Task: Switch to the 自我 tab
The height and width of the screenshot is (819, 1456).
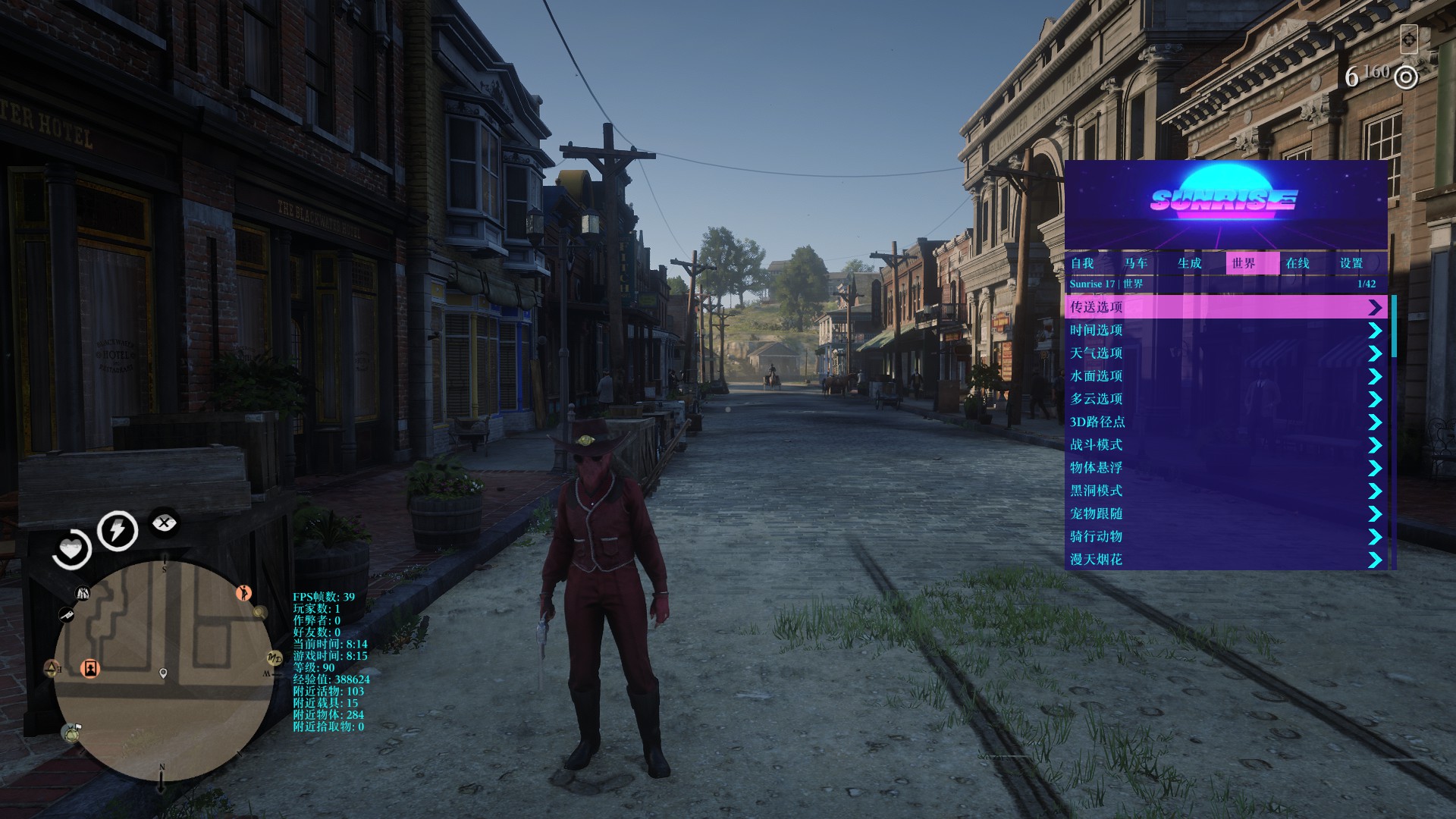Action: pyautogui.click(x=1082, y=263)
